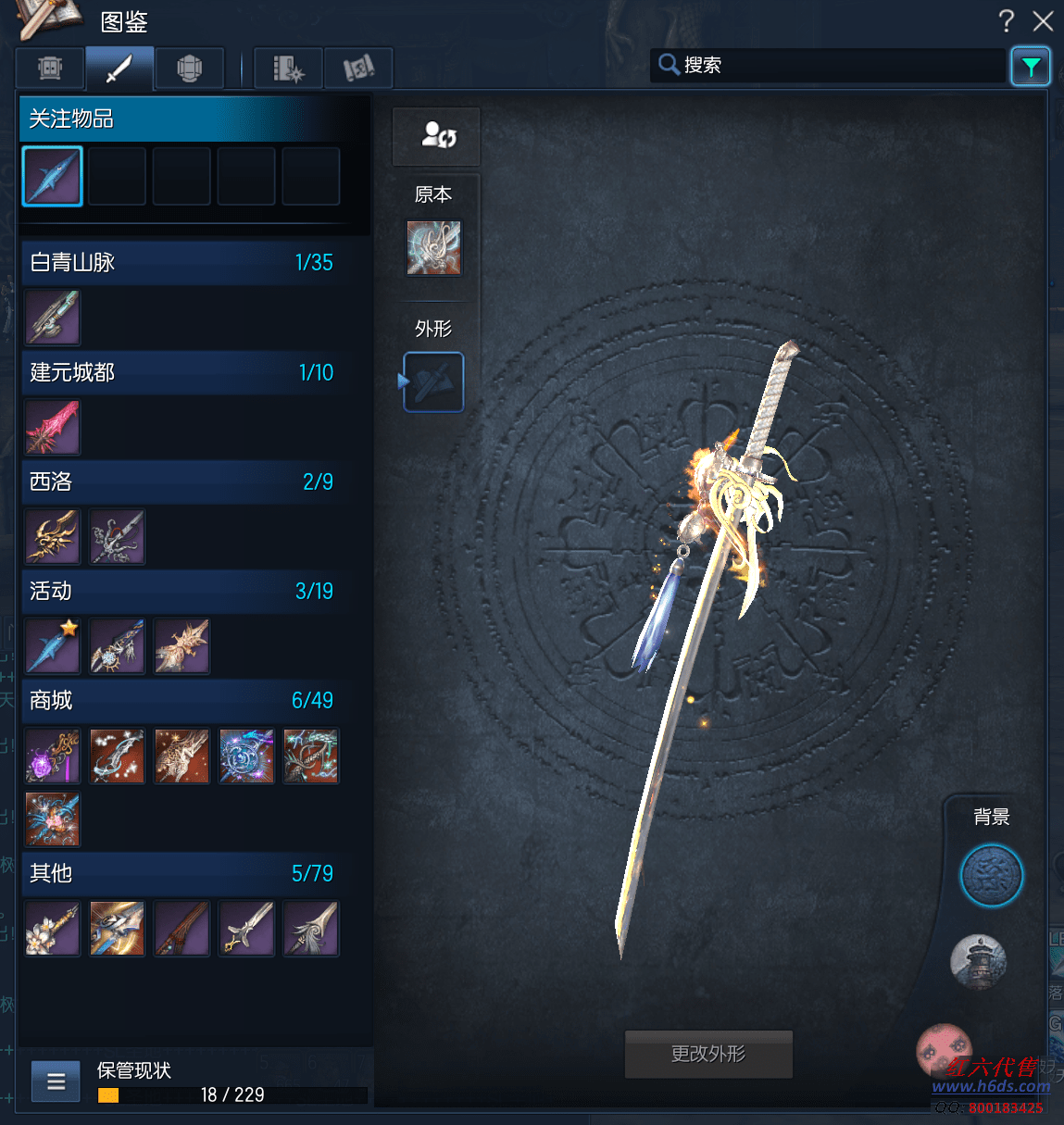Select the 外形 appearance slot
1064x1125 pixels.
tap(433, 381)
